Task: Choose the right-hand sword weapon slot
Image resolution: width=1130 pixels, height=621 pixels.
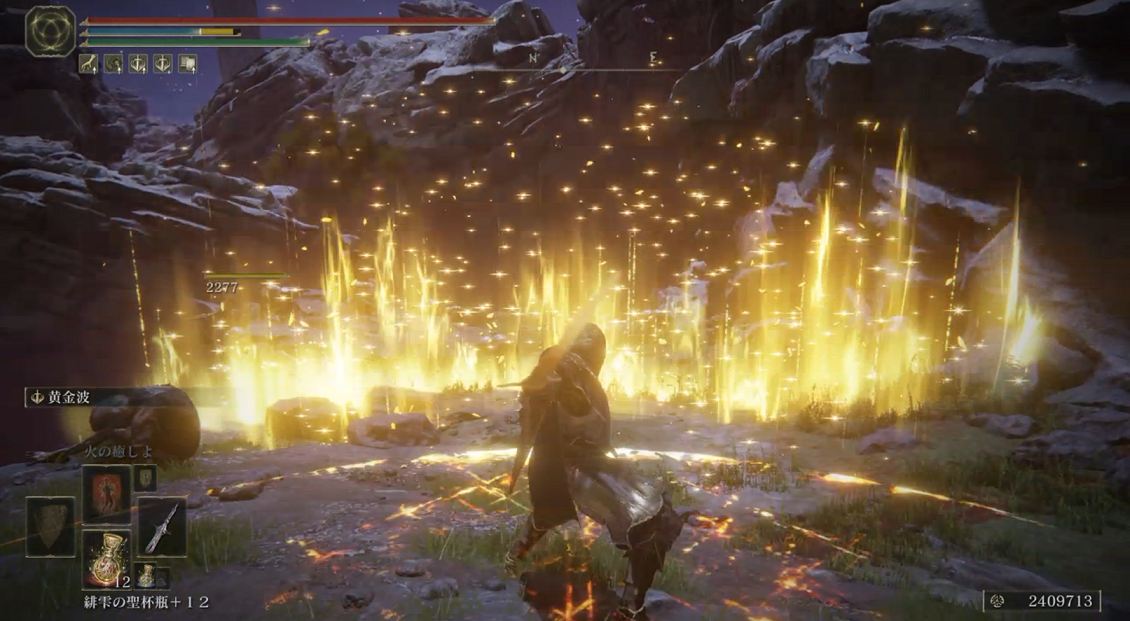Action: tap(161, 526)
